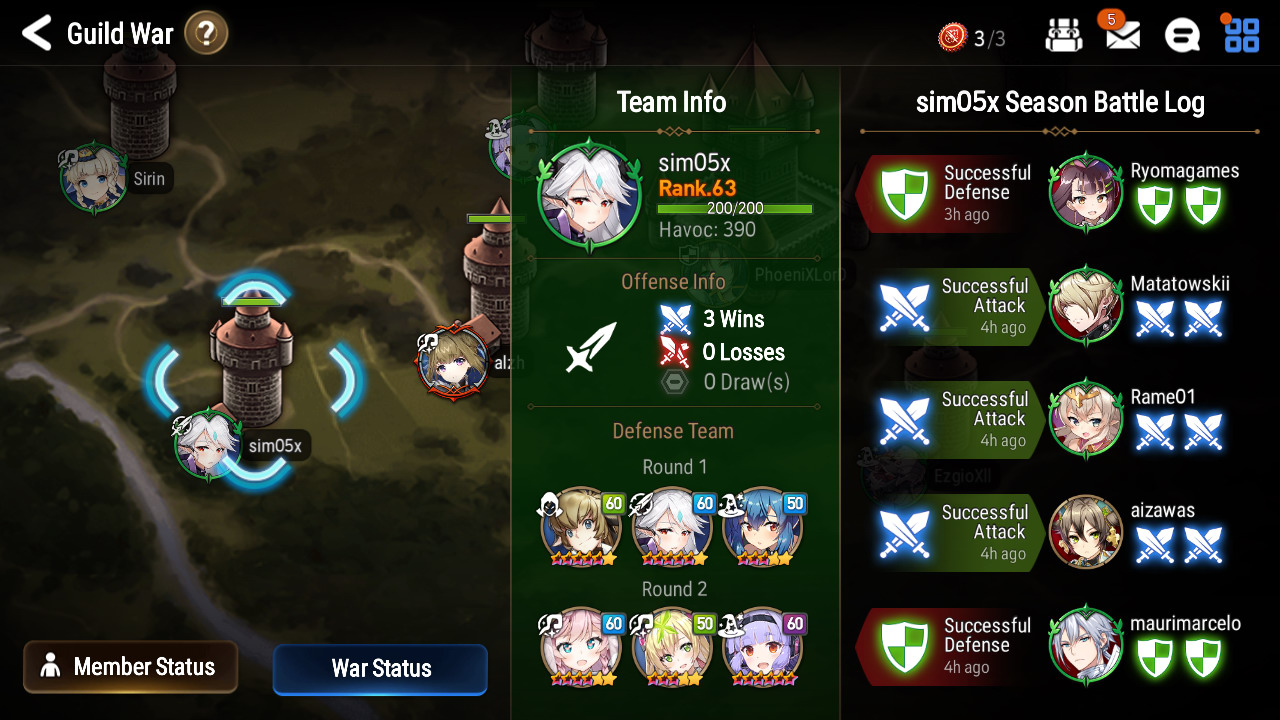Select Sirin's tower marker on map
The width and height of the screenshot is (1280, 720).
pos(95,179)
